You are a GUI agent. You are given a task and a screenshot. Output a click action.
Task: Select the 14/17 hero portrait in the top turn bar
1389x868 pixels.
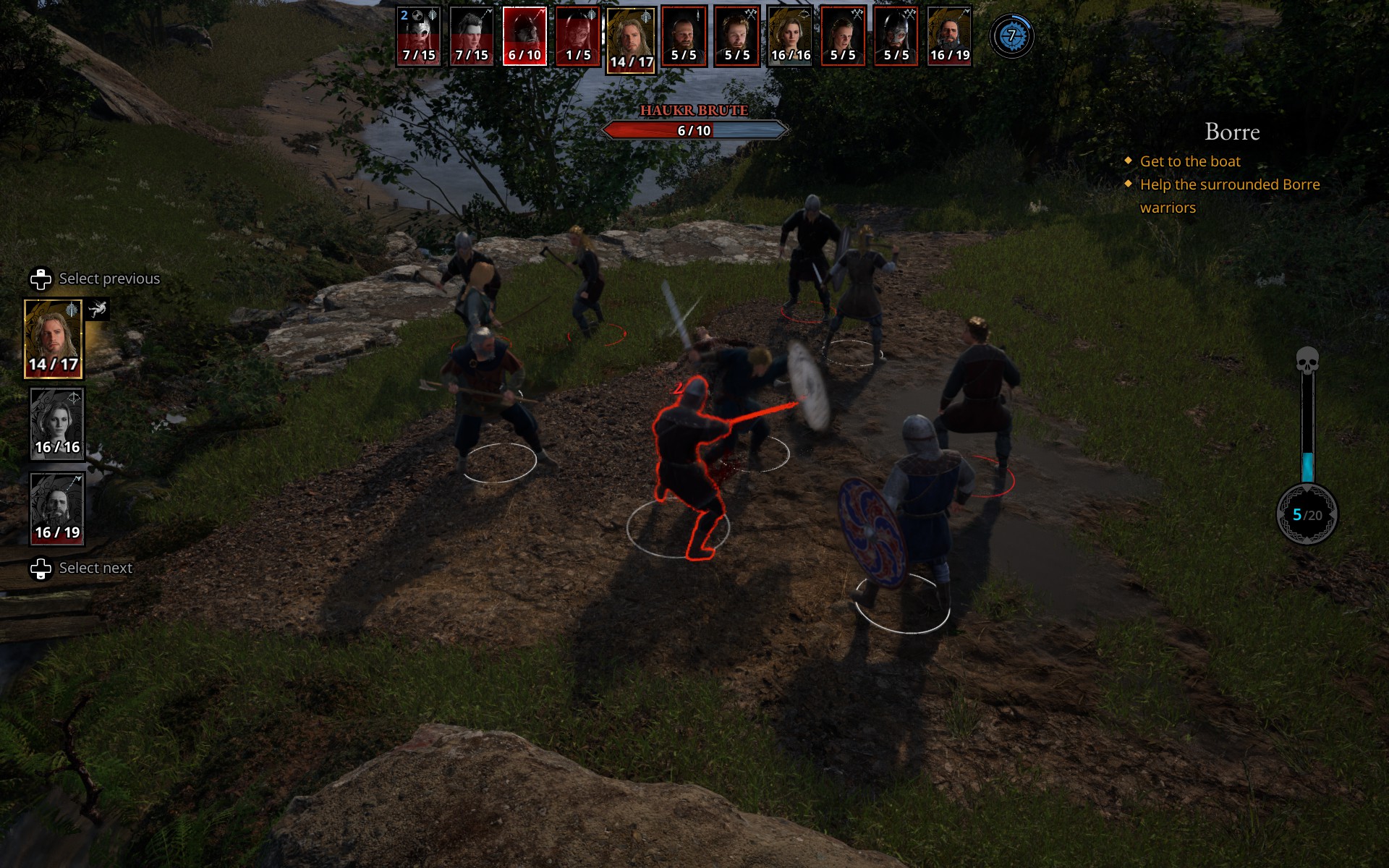[x=631, y=41]
